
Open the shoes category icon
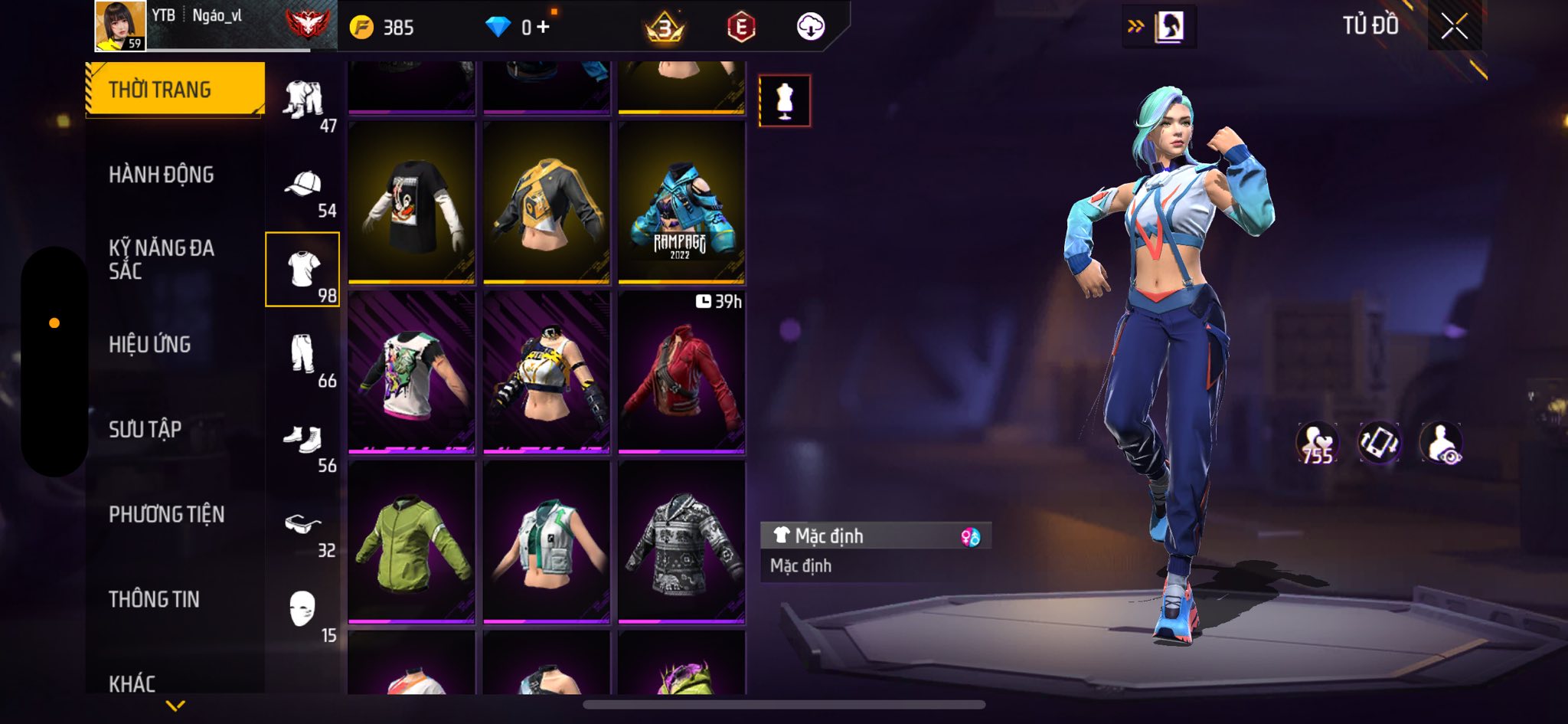coord(303,440)
